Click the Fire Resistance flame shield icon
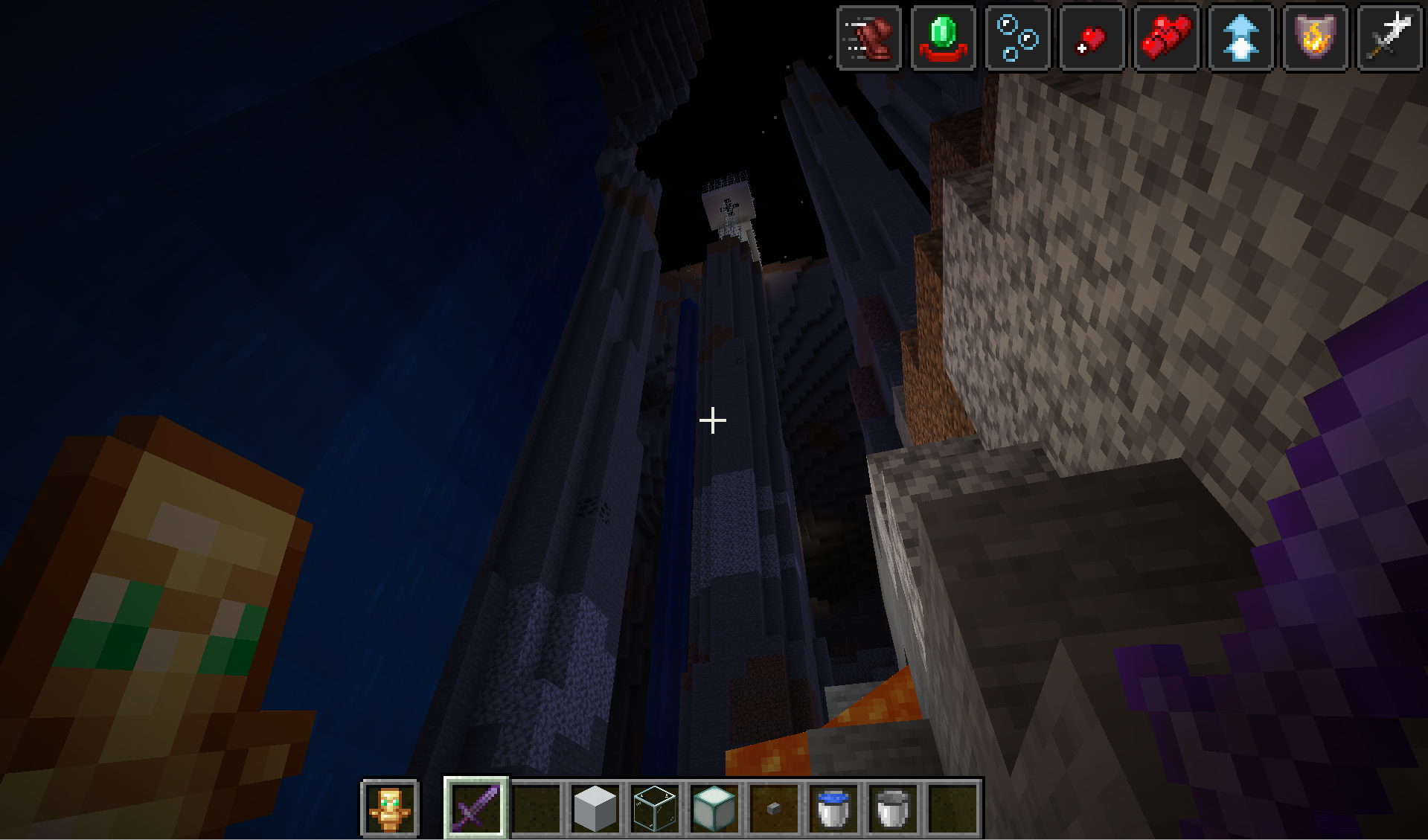 [1316, 38]
